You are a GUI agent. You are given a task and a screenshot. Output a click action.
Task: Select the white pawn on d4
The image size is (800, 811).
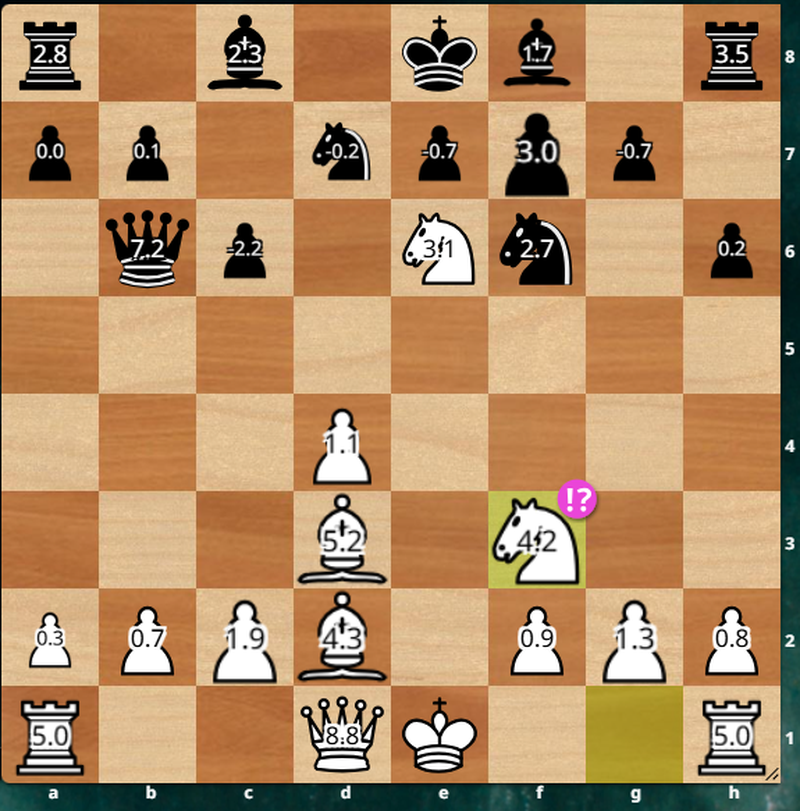coord(343,442)
